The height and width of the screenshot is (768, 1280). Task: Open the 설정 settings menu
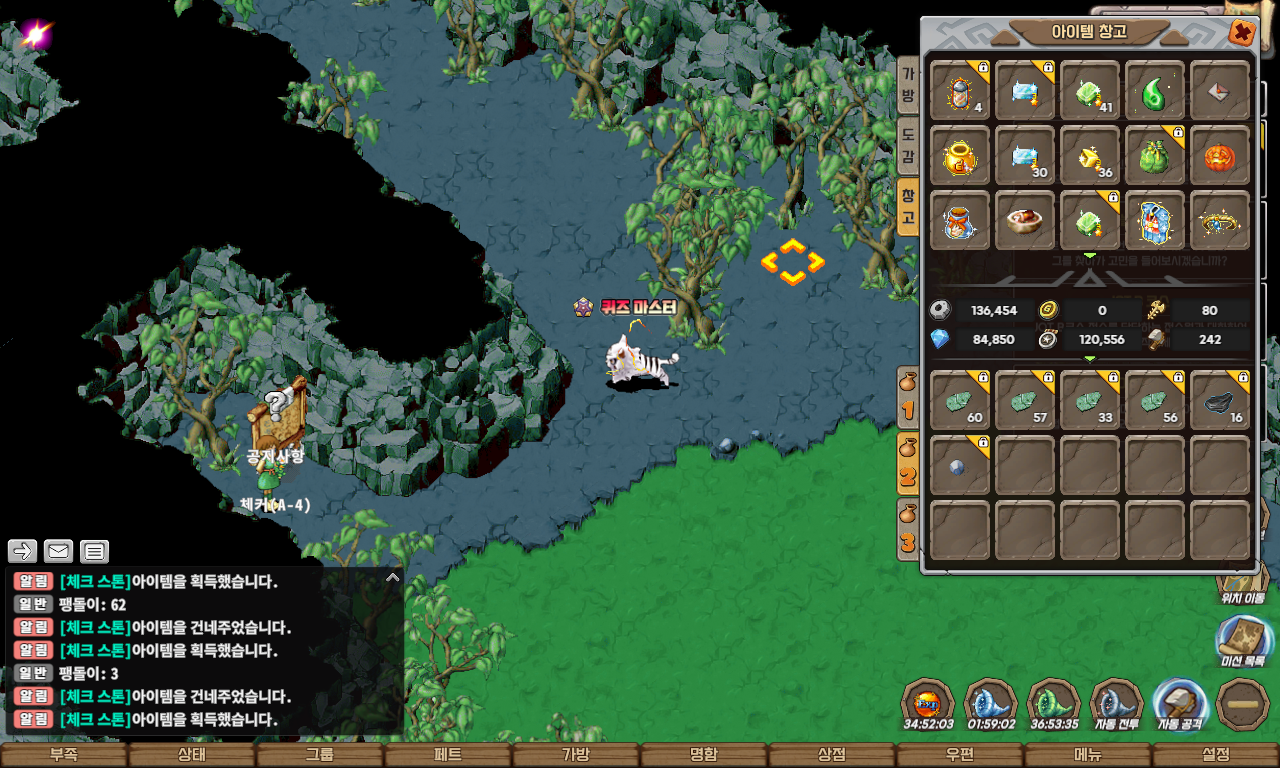click(1216, 755)
